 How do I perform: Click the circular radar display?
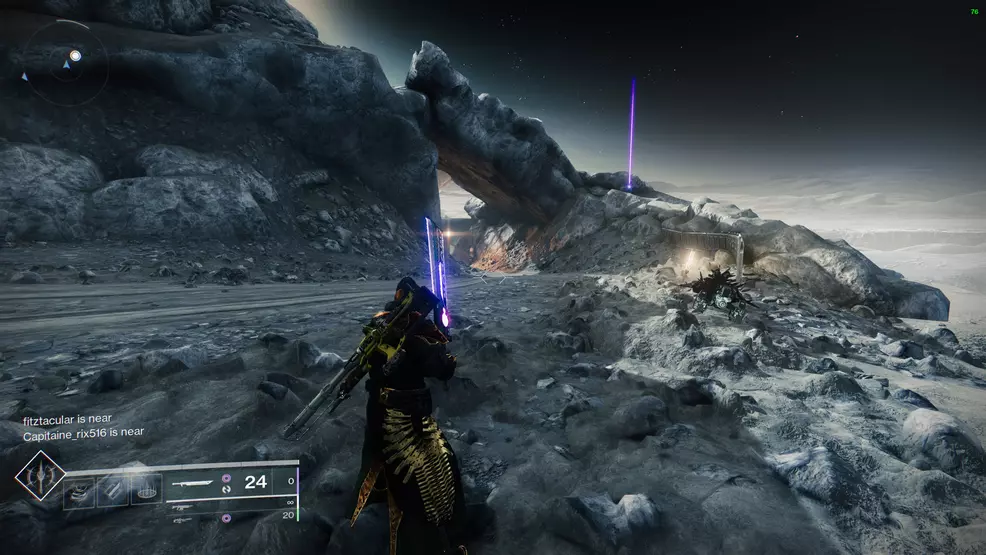tap(64, 63)
